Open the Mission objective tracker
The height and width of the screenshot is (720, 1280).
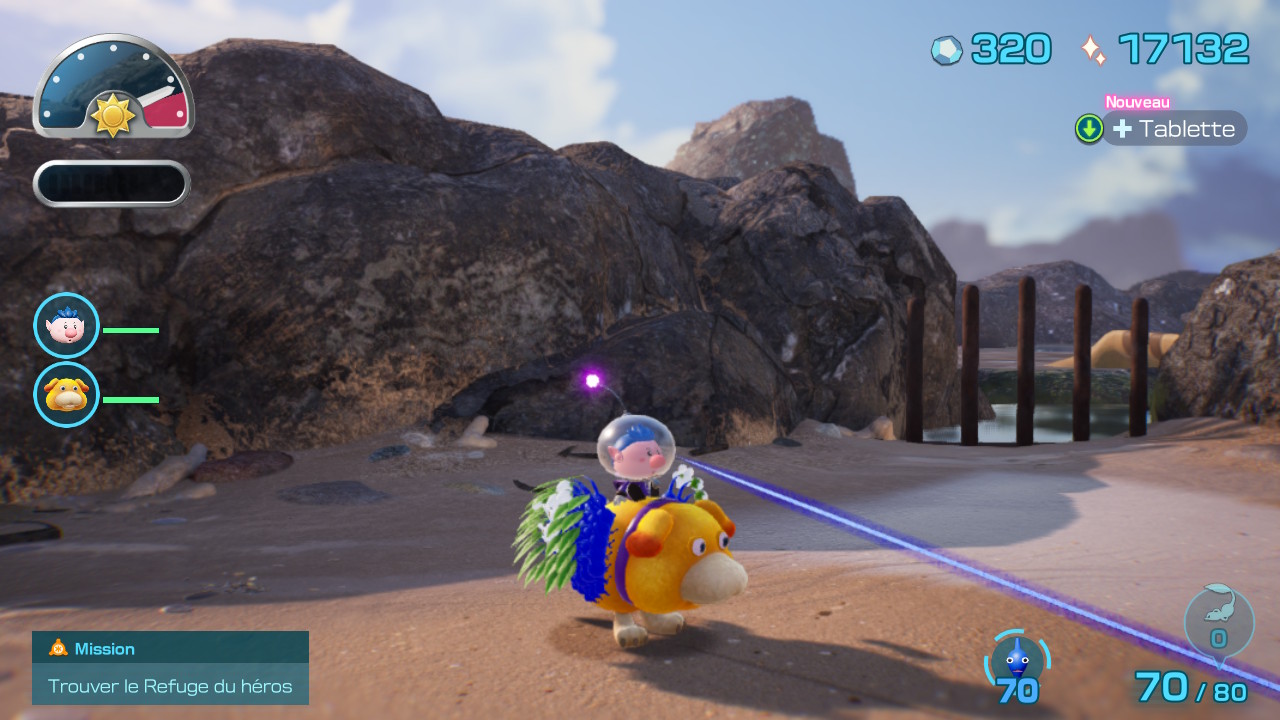tap(170, 668)
